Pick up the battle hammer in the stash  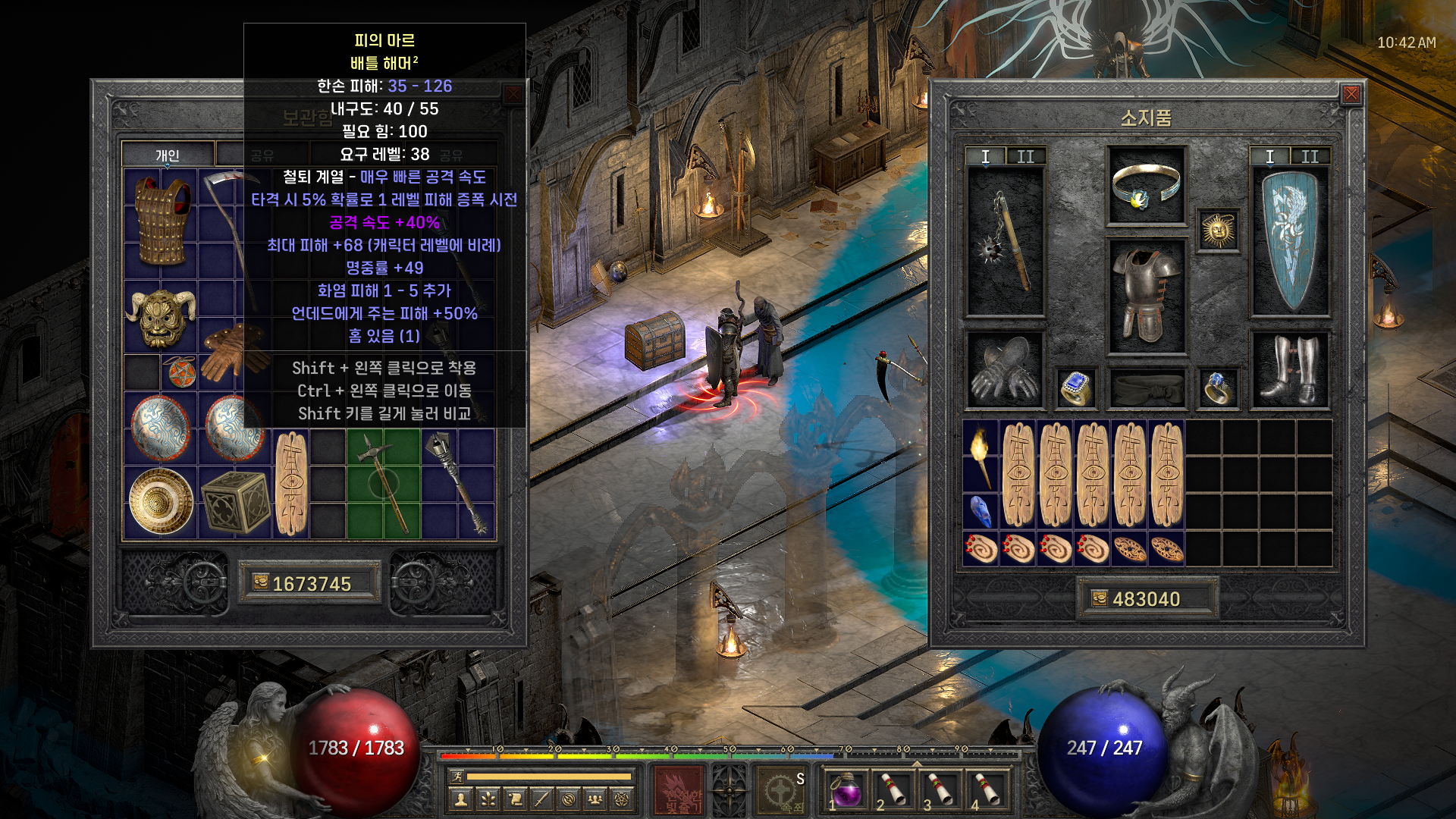pos(384,483)
